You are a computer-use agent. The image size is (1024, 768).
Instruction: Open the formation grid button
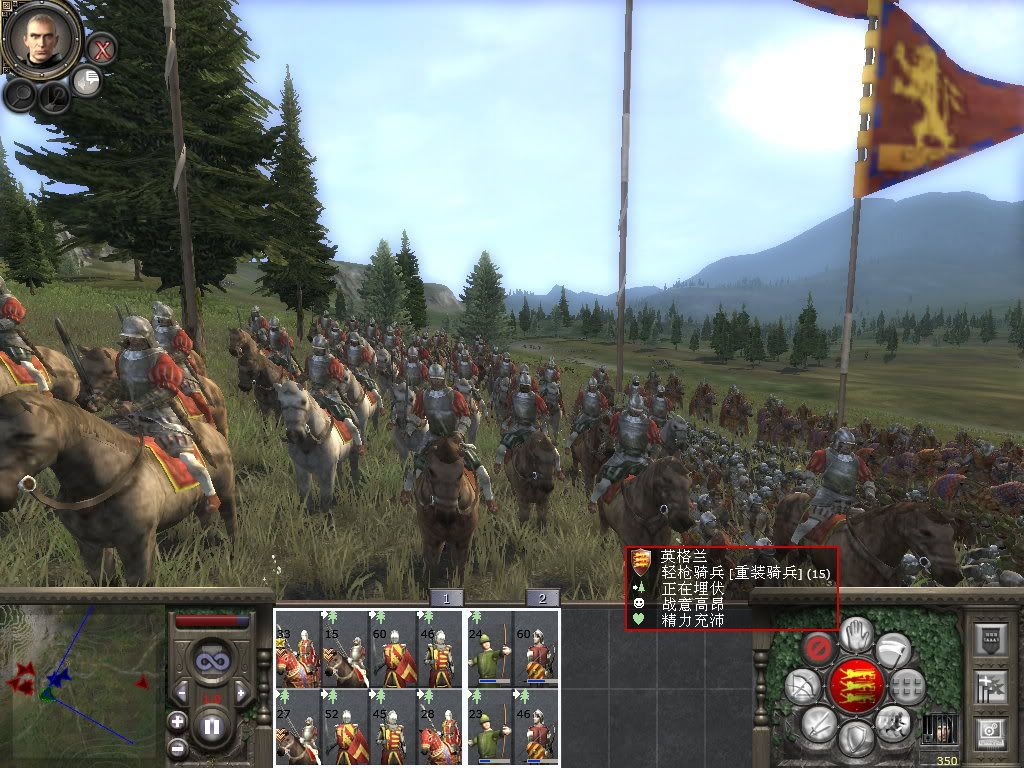click(907, 686)
